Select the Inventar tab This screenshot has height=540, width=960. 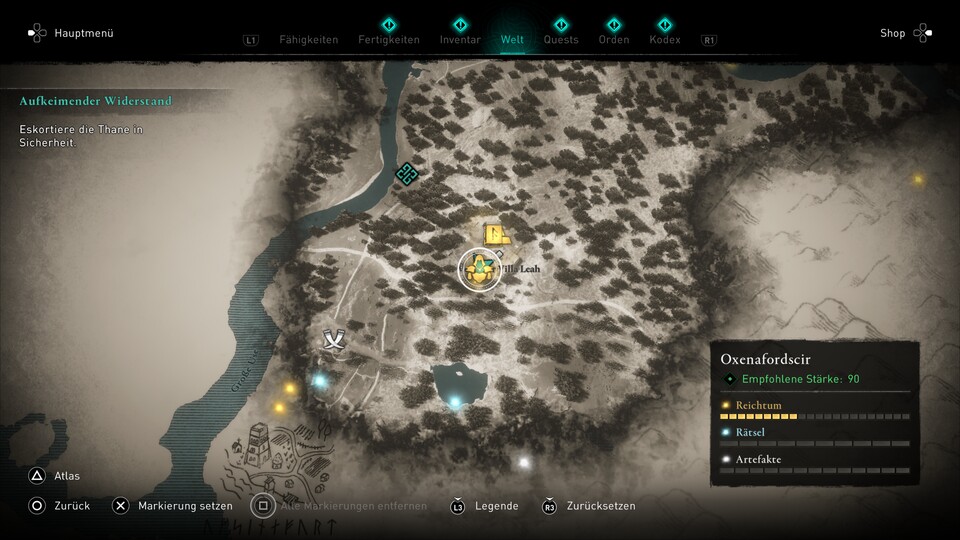coord(460,40)
